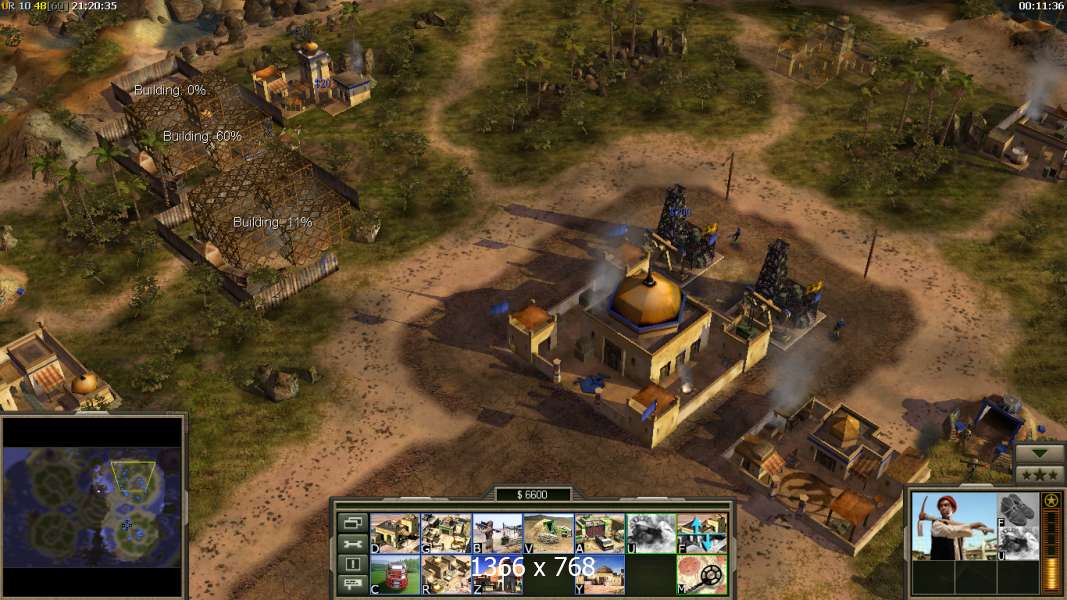The height and width of the screenshot is (600, 1067).
Task: Open the three-star generals button
Action: pyautogui.click(x=1039, y=473)
